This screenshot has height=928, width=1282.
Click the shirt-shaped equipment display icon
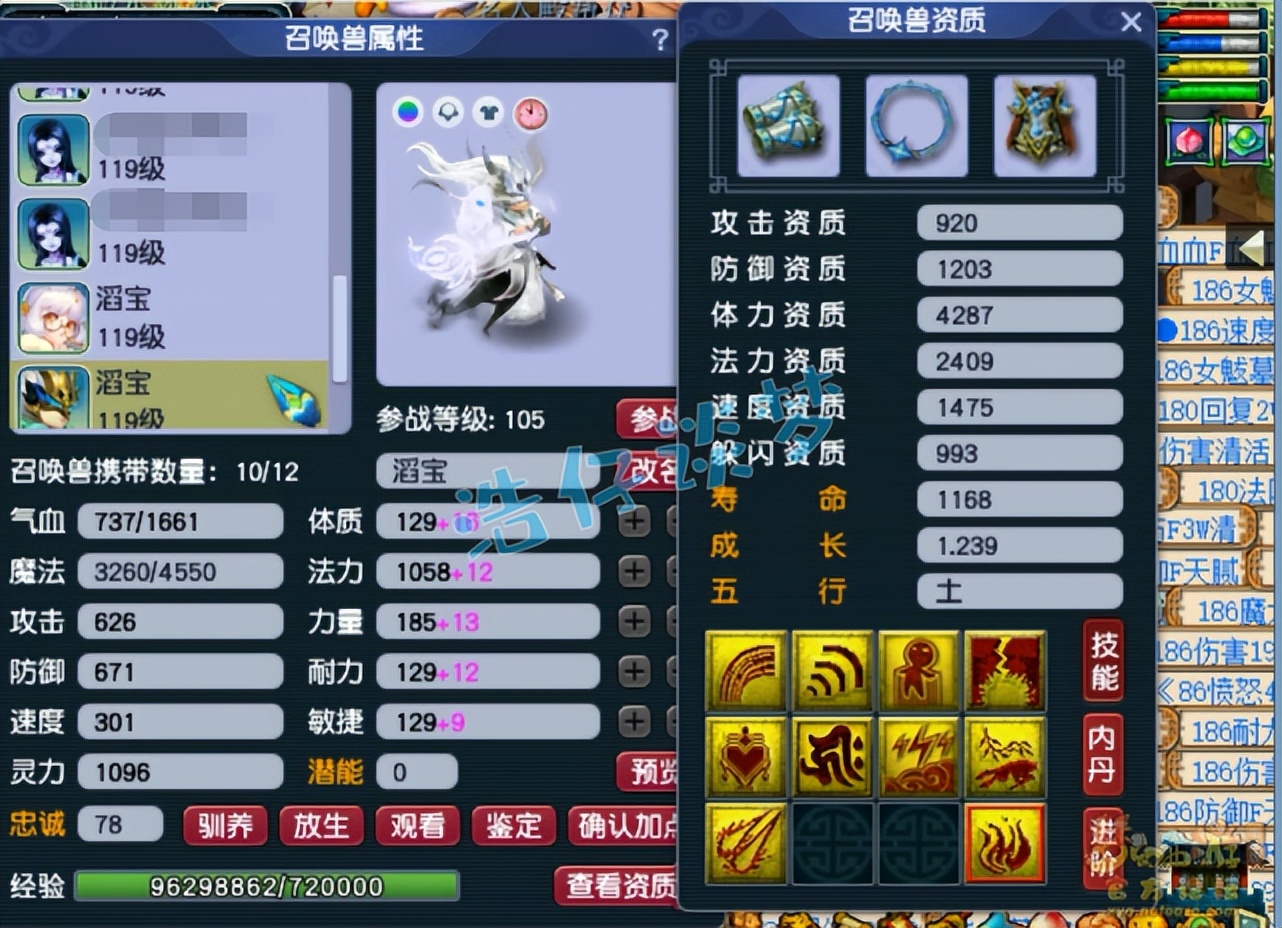487,112
